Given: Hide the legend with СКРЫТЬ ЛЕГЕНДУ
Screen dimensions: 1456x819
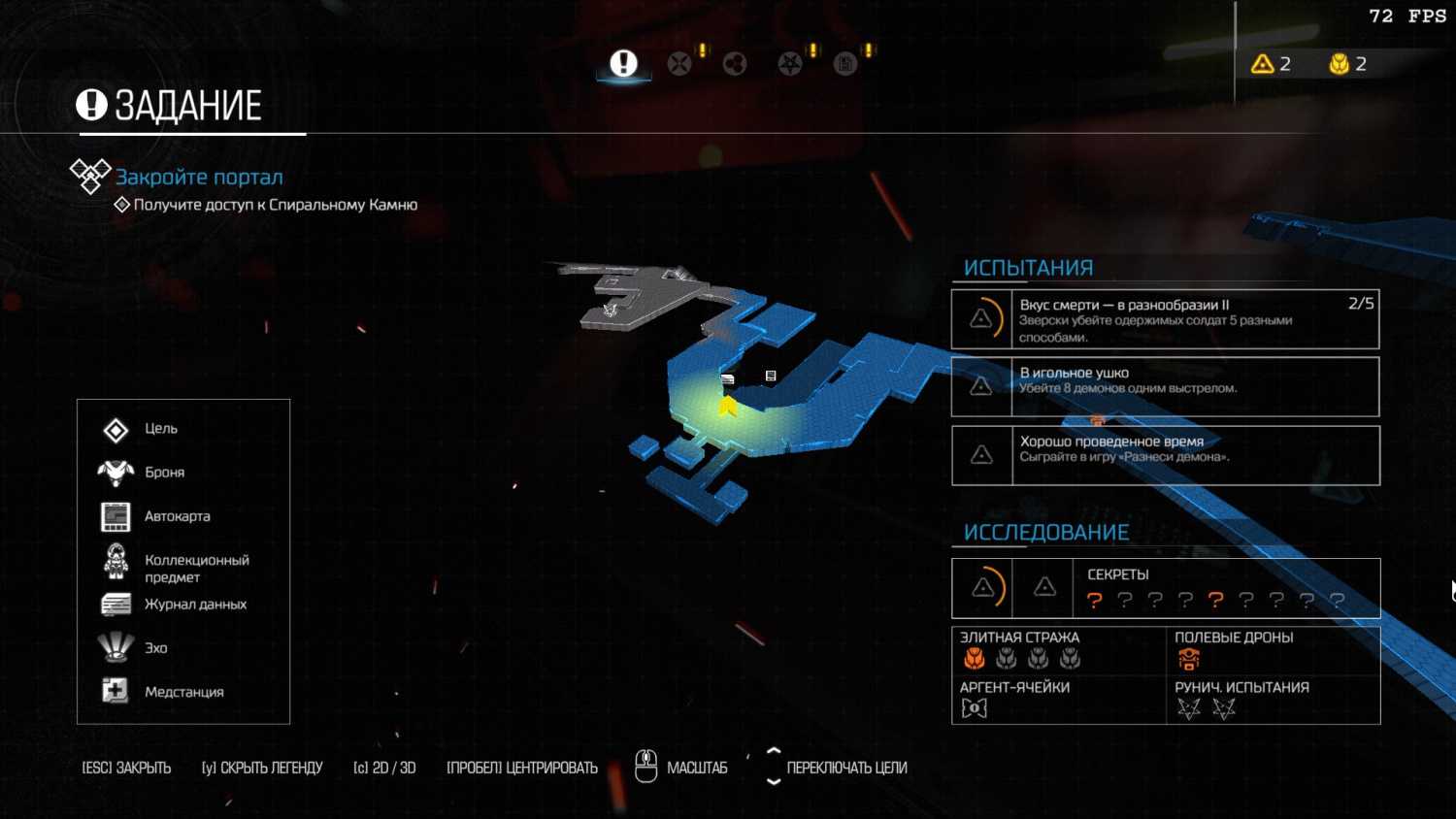Looking at the screenshot, I should pos(262,768).
